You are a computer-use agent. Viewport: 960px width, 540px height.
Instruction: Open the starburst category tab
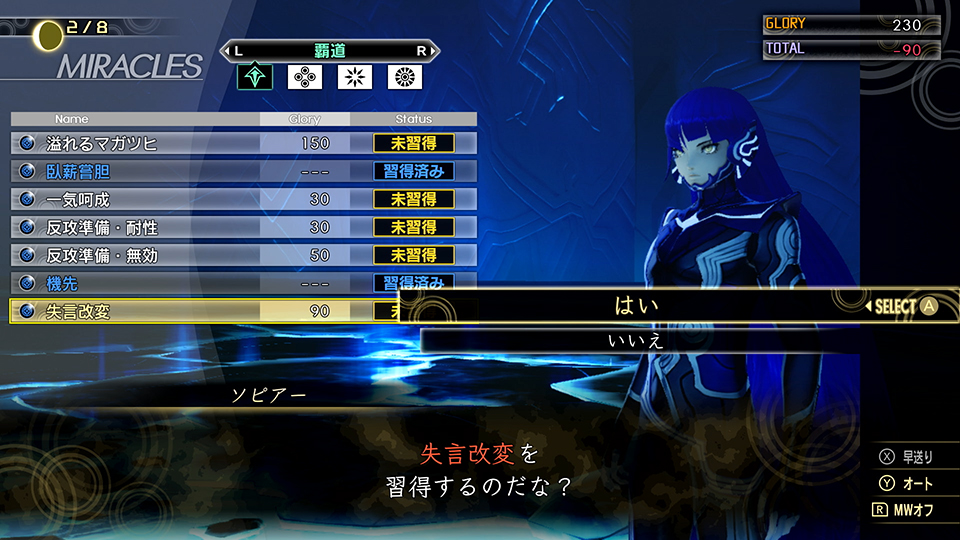click(354, 77)
